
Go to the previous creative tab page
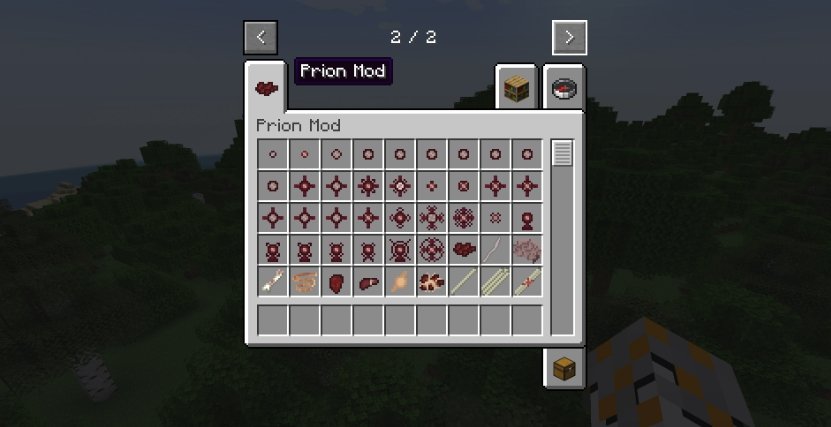tap(260, 38)
